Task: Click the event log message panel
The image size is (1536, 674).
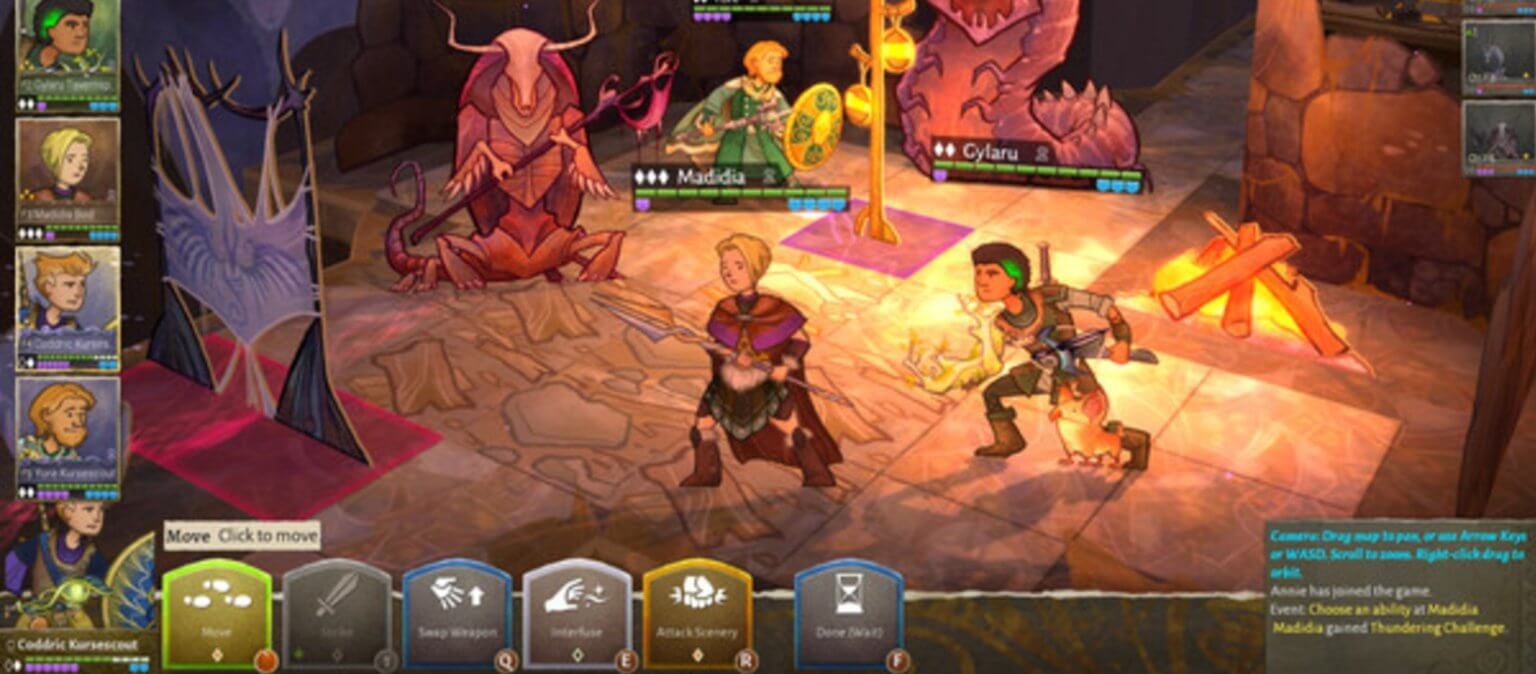Action: (1398, 596)
